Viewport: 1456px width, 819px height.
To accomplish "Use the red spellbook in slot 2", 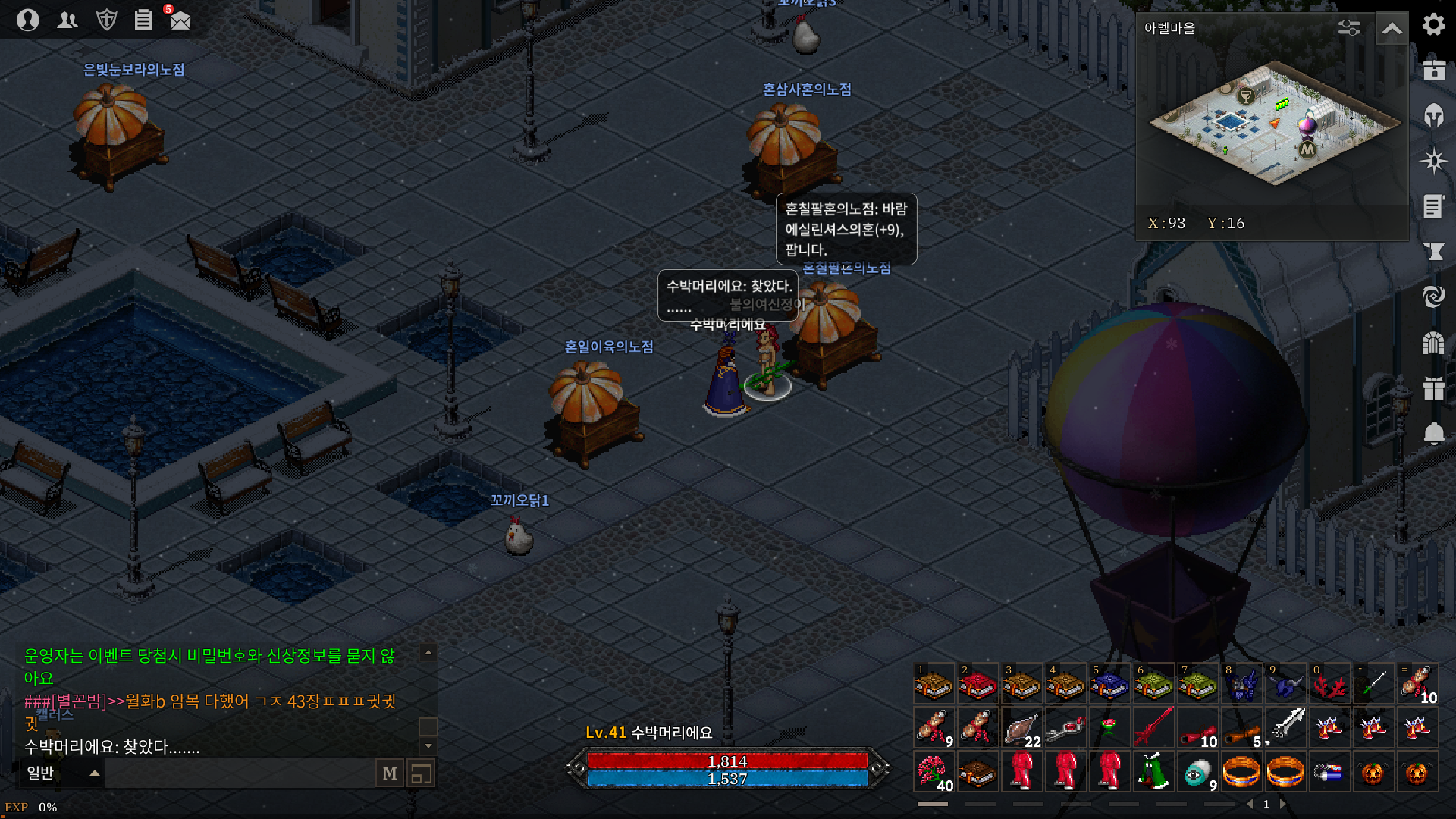I will [x=977, y=685].
